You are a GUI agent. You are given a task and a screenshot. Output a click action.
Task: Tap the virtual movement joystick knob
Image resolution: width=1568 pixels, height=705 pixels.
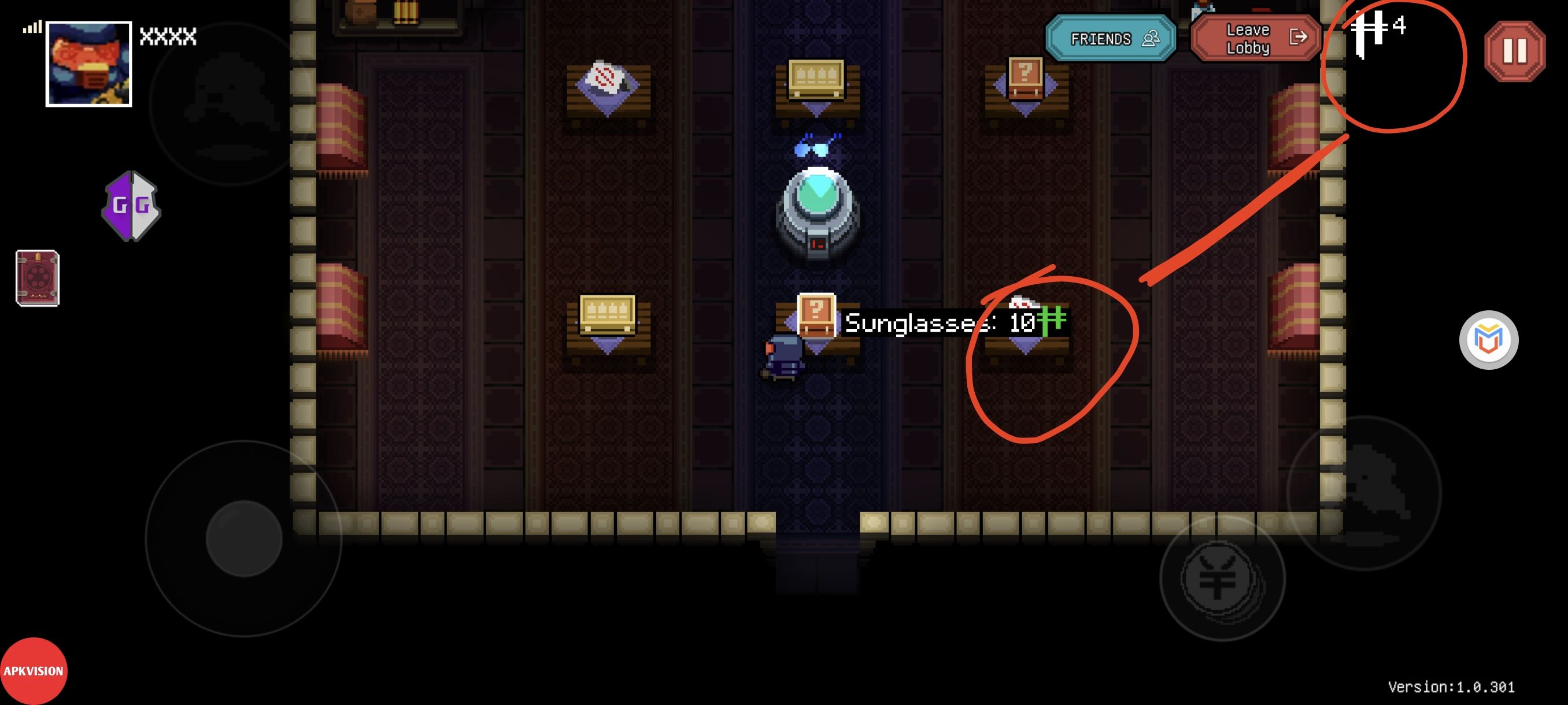pos(244,539)
